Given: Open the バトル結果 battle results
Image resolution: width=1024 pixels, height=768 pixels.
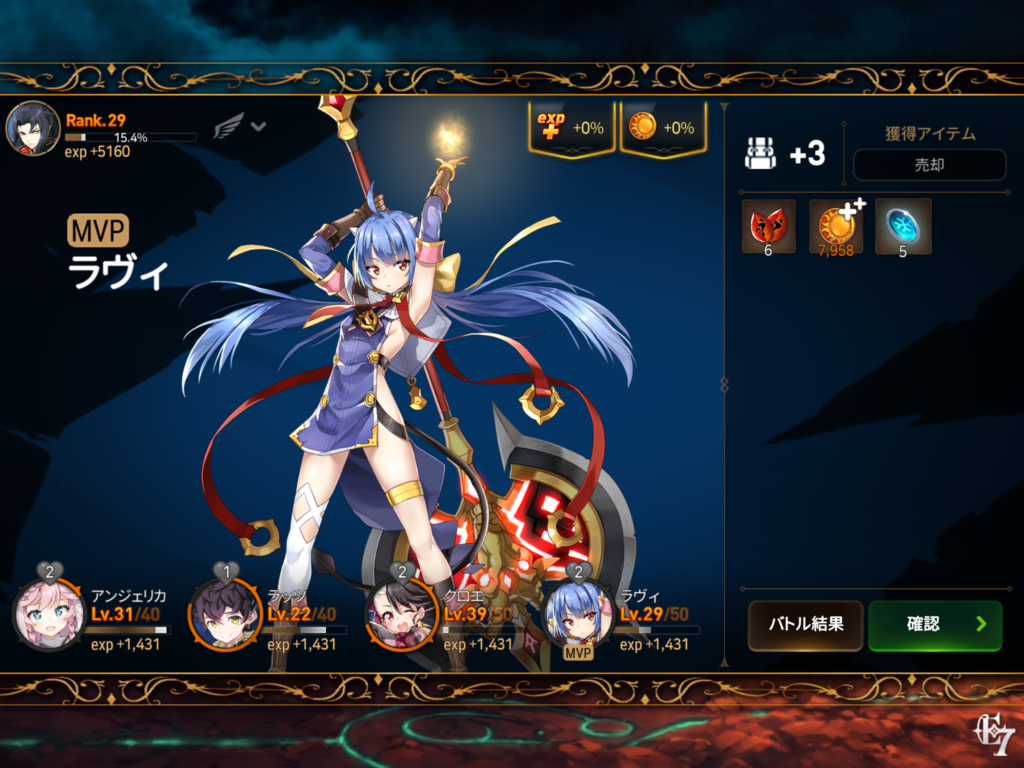Looking at the screenshot, I should (x=805, y=625).
